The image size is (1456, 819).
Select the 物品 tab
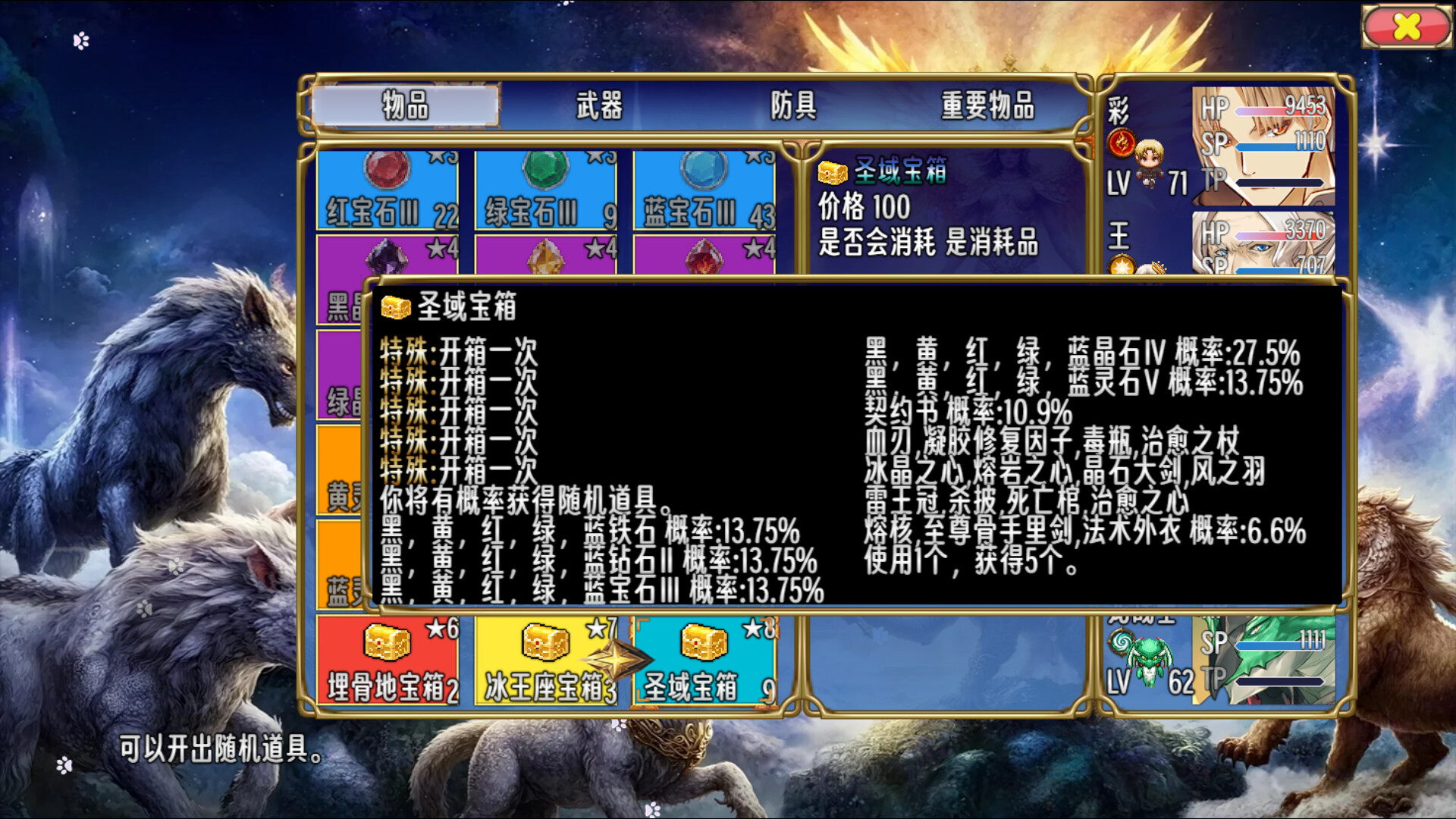(x=406, y=108)
